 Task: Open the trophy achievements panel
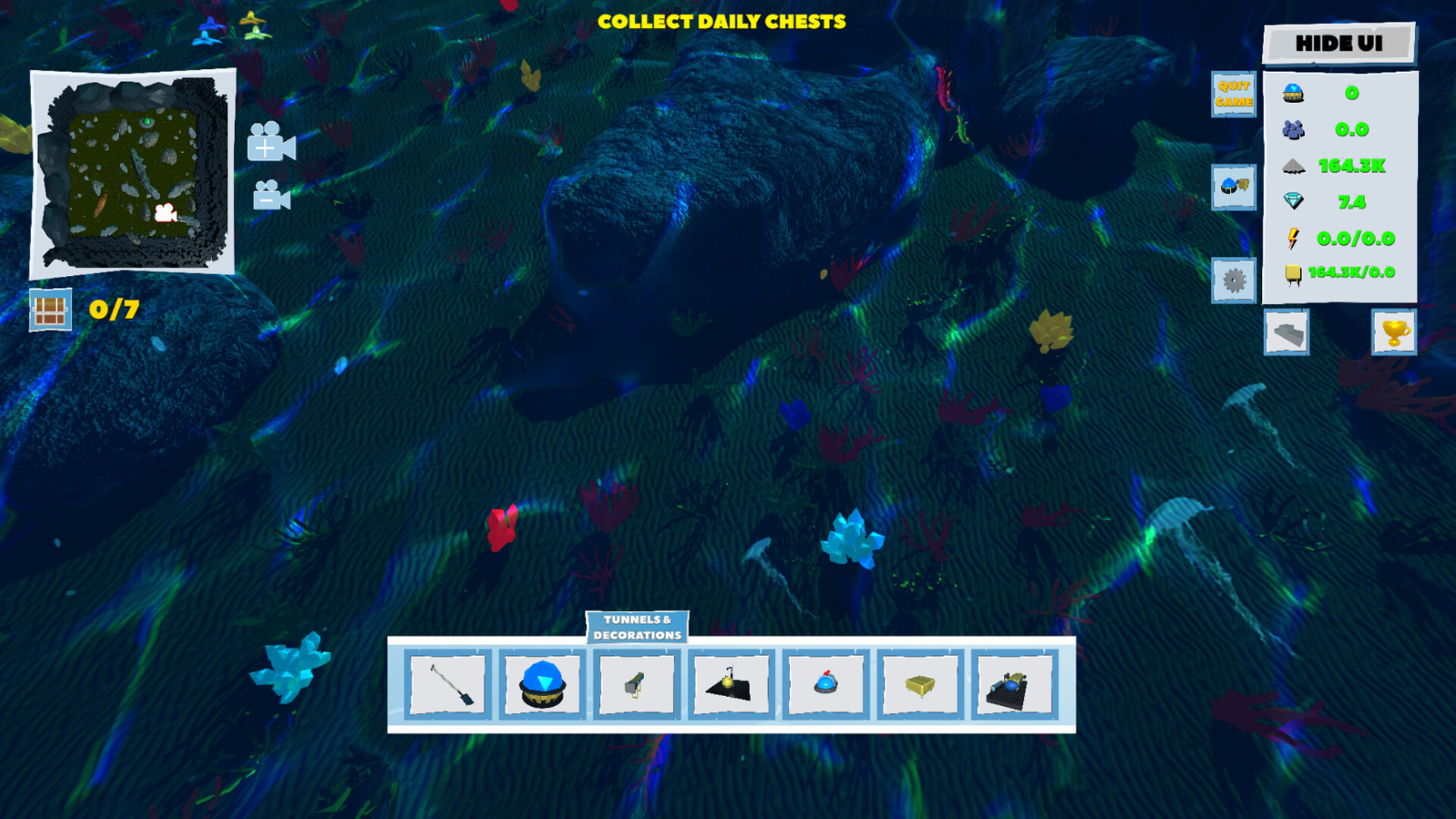(x=1394, y=334)
